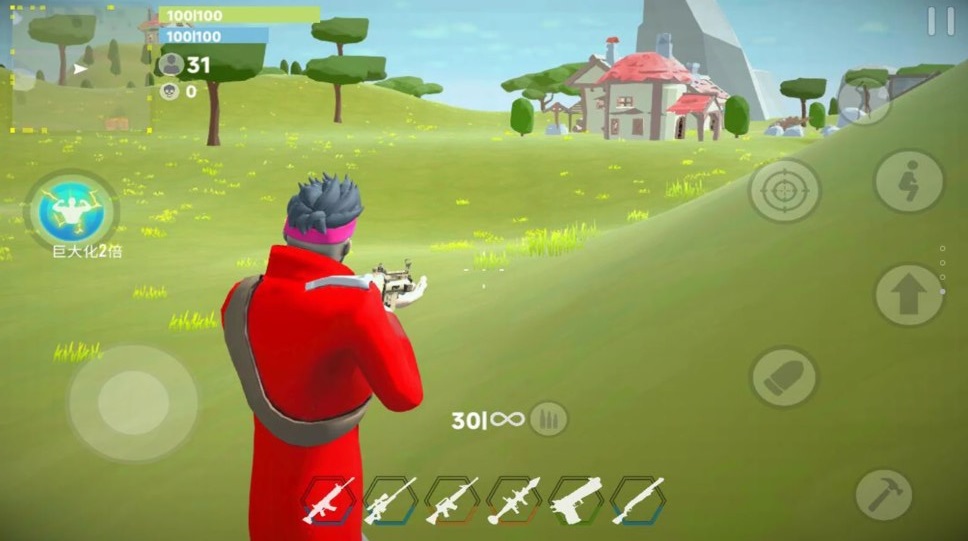This screenshot has height=541, width=968.
Task: Pause the game
Action: click(940, 21)
